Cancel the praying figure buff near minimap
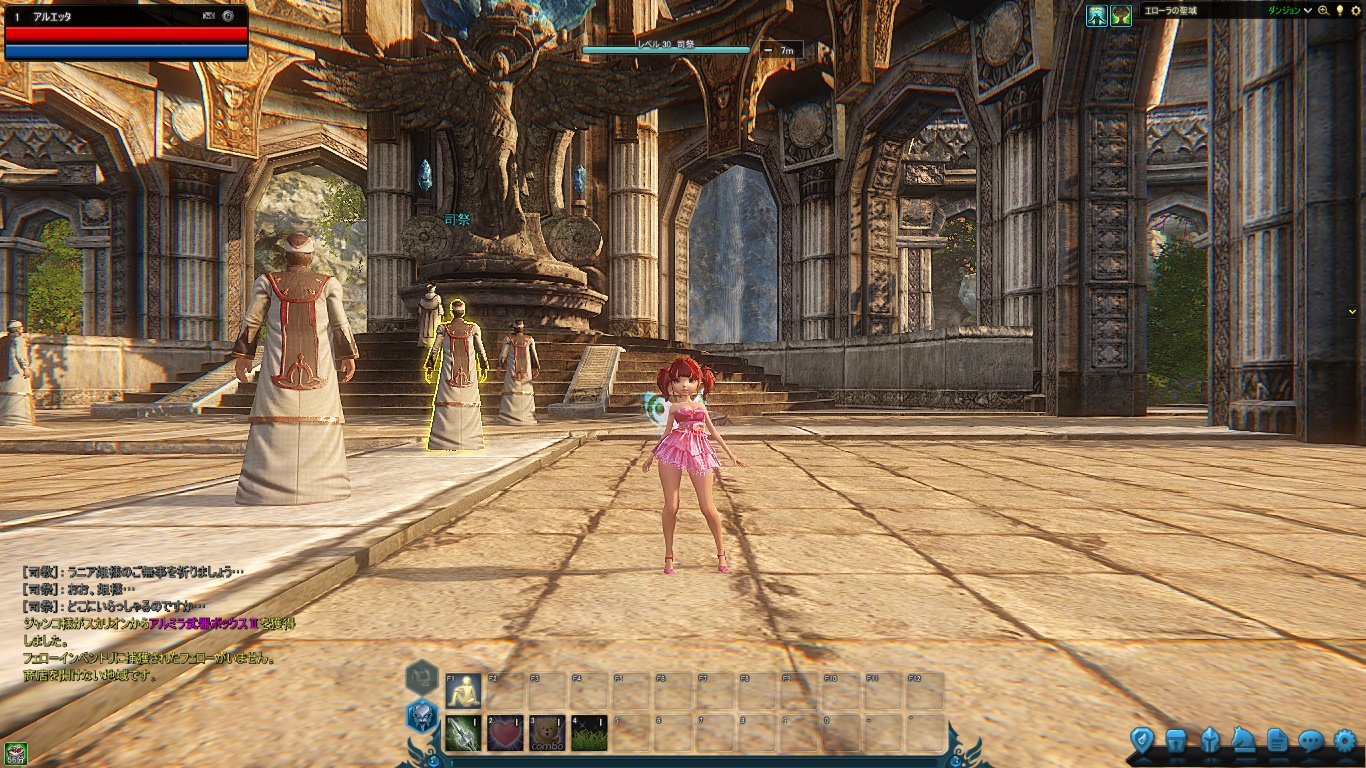 [x=1096, y=16]
